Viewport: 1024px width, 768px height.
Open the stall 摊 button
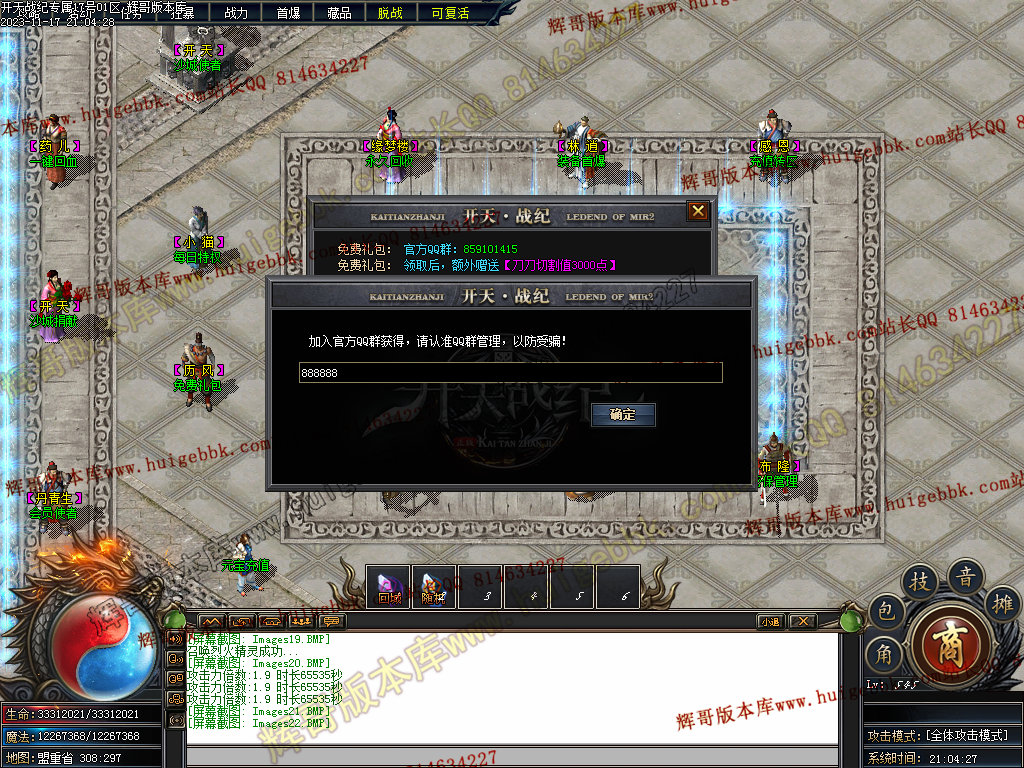coord(1003,603)
